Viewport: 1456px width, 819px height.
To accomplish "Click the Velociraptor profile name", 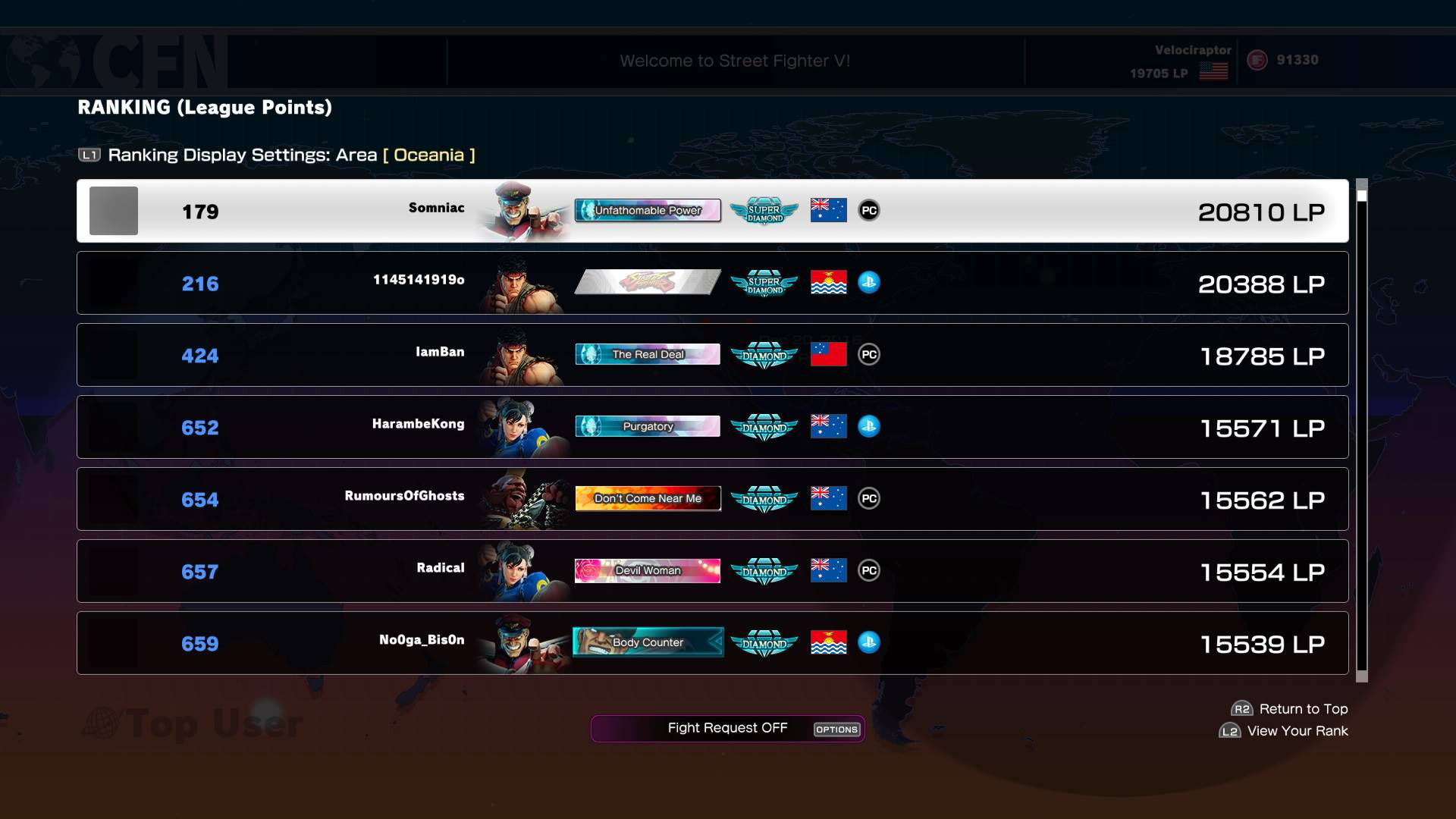I will click(x=1191, y=52).
